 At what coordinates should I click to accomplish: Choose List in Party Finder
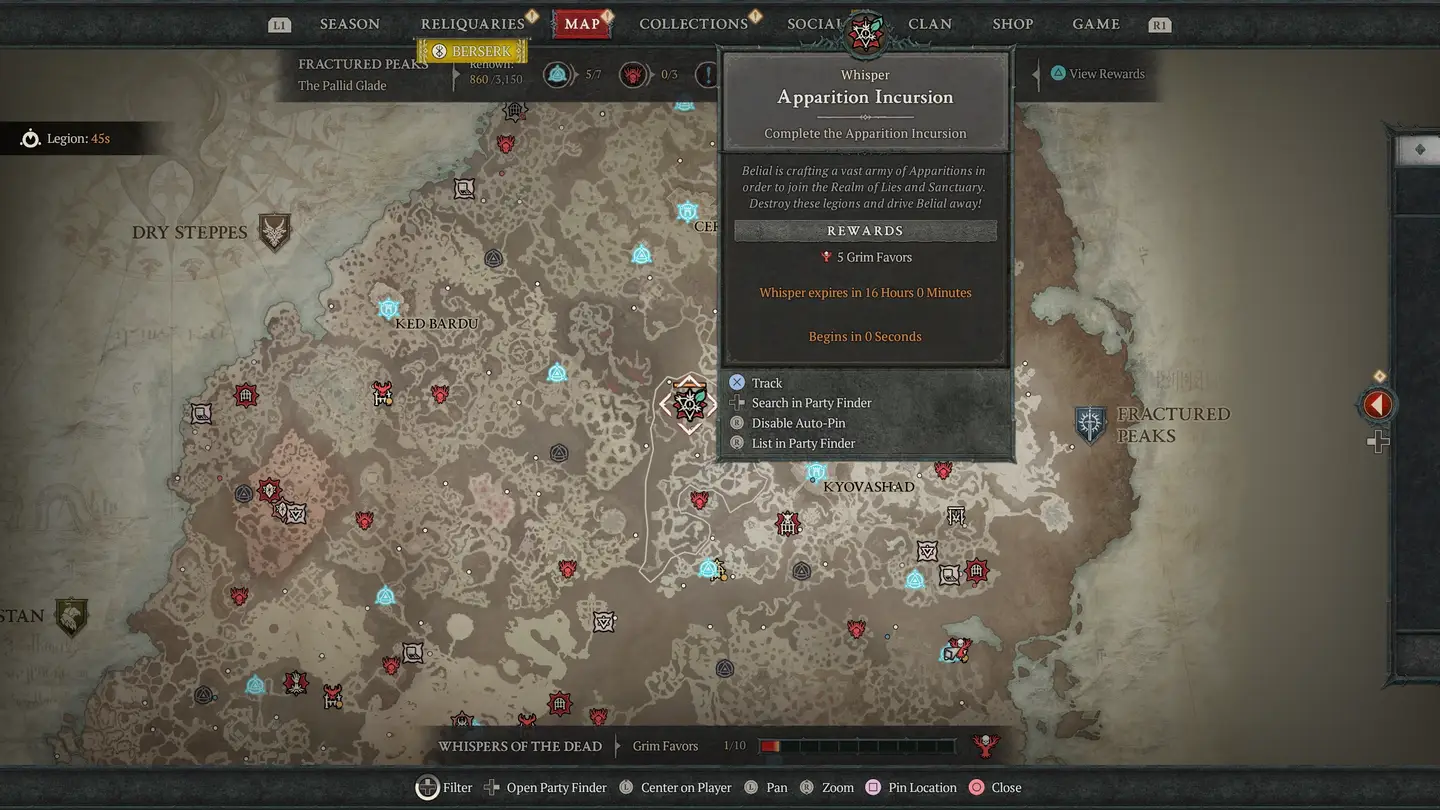(803, 443)
